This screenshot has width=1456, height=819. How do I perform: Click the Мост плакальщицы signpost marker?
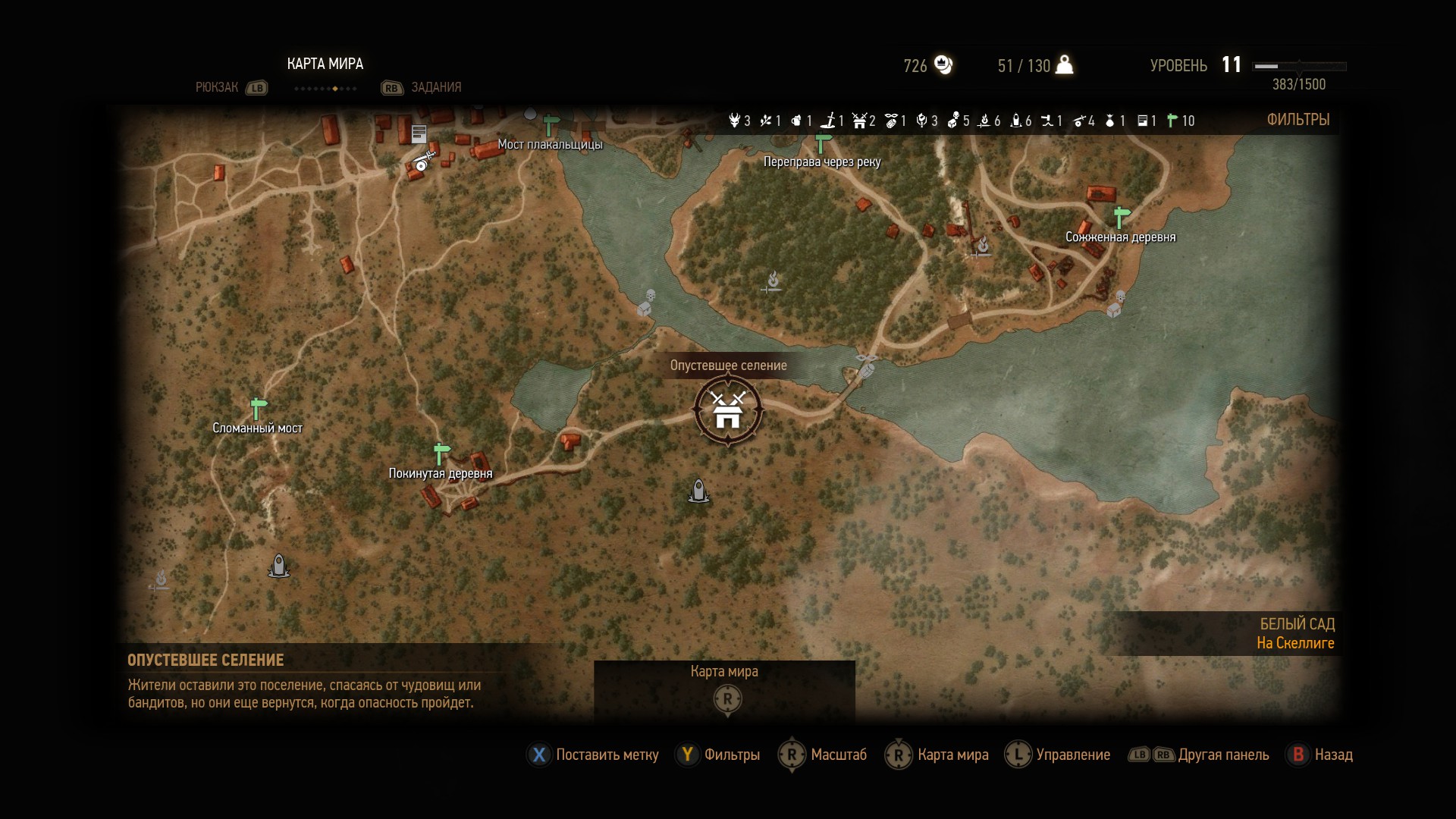[x=551, y=124]
